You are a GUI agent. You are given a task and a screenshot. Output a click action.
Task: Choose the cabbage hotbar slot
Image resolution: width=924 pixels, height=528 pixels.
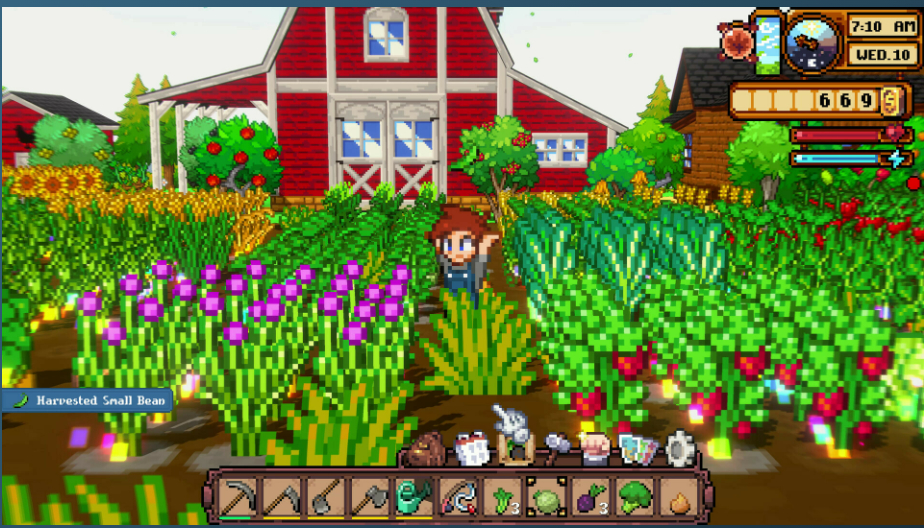click(542, 496)
